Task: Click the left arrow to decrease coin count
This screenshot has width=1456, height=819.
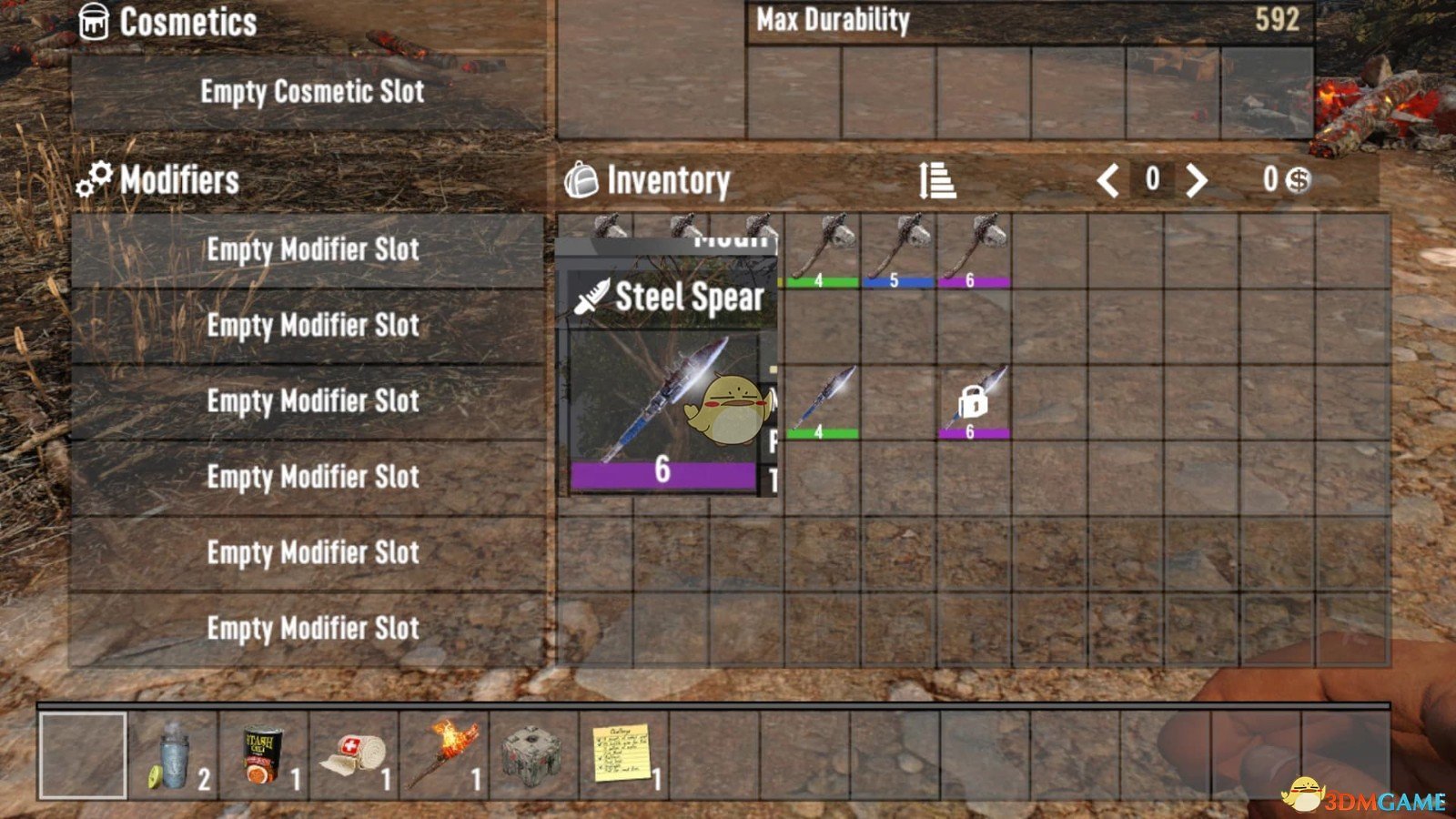Action: pos(1110,179)
